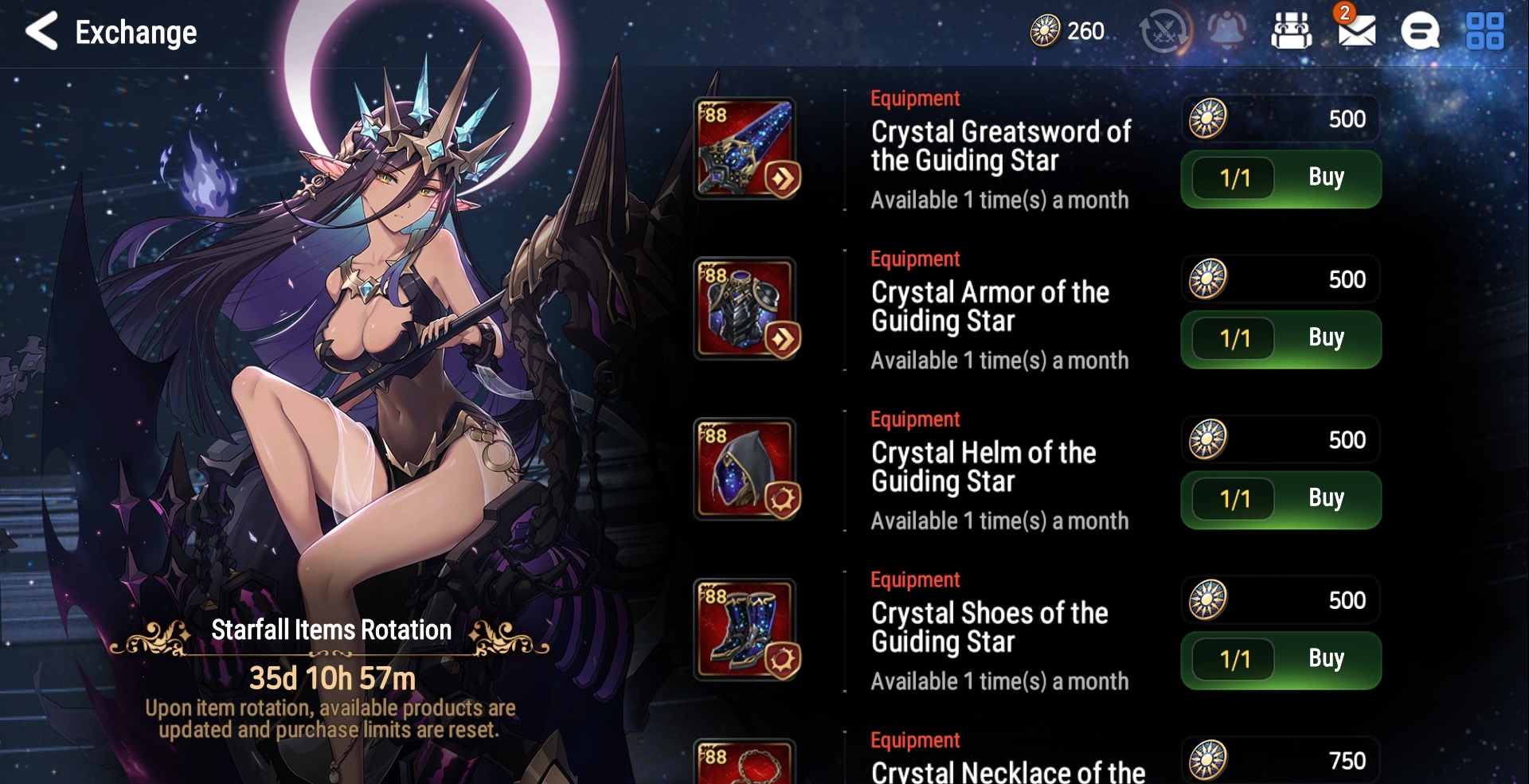The width and height of the screenshot is (1529, 784).
Task: Tap the 260 currency counter at top
Action: [1068, 31]
